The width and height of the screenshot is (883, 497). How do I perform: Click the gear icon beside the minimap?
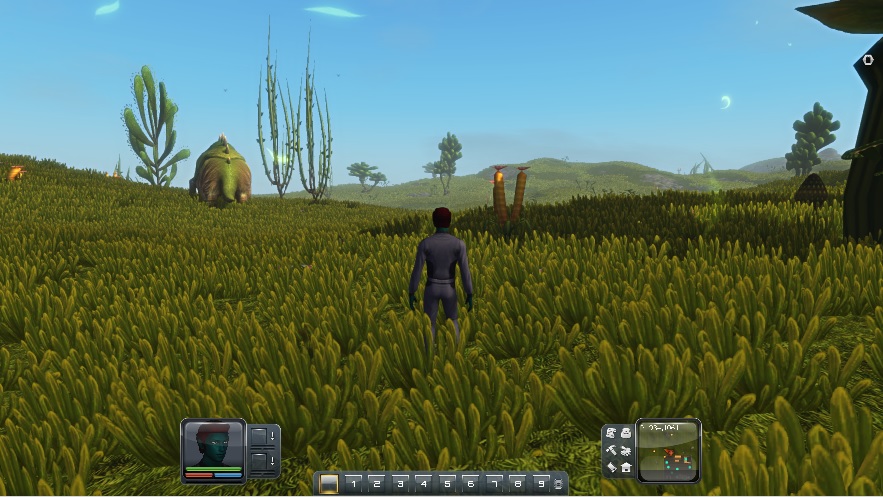[x=626, y=450]
